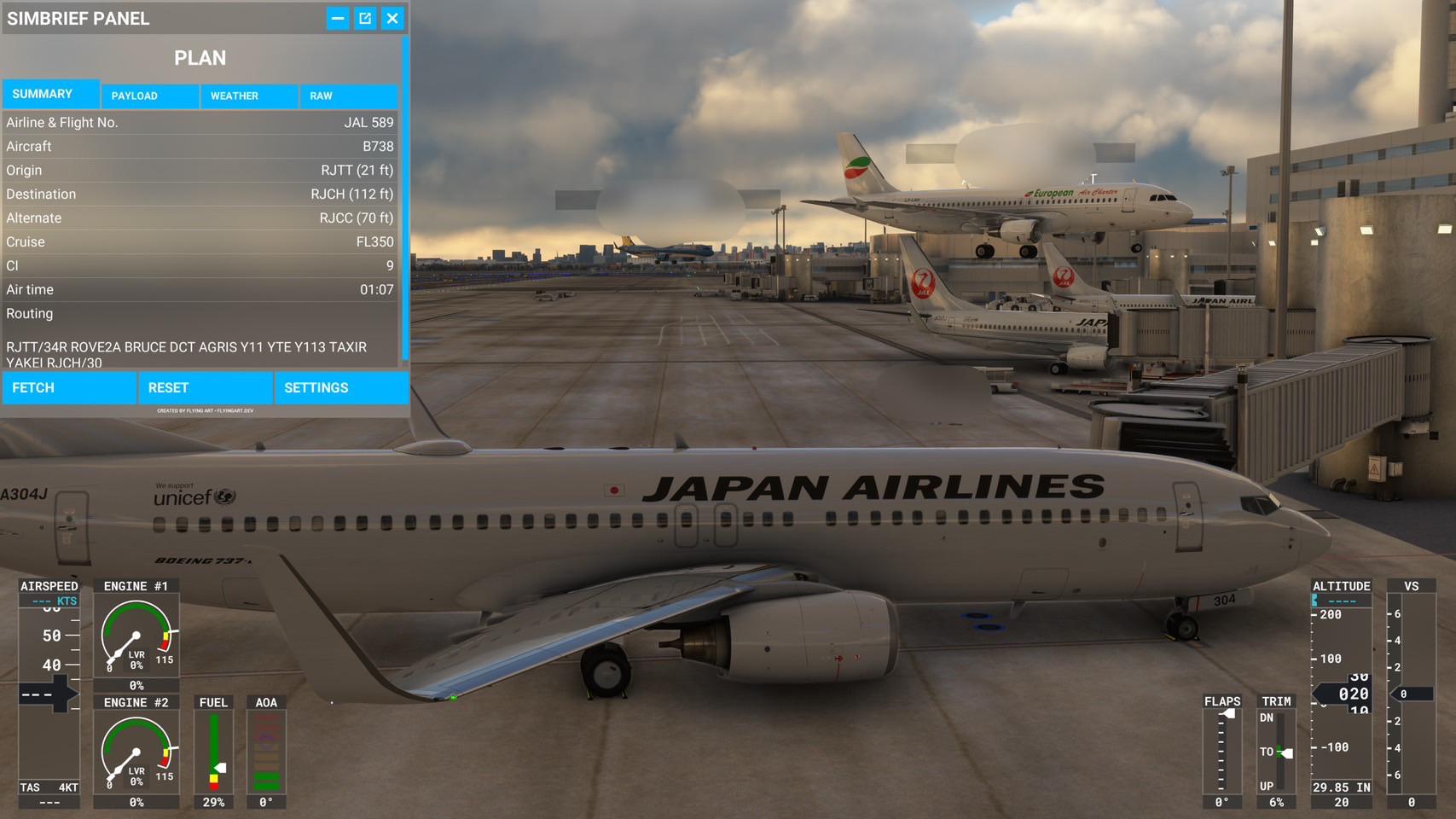The height and width of the screenshot is (819, 1456).
Task: Click the FLYINGART.DEV credit link
Action: coord(205,412)
